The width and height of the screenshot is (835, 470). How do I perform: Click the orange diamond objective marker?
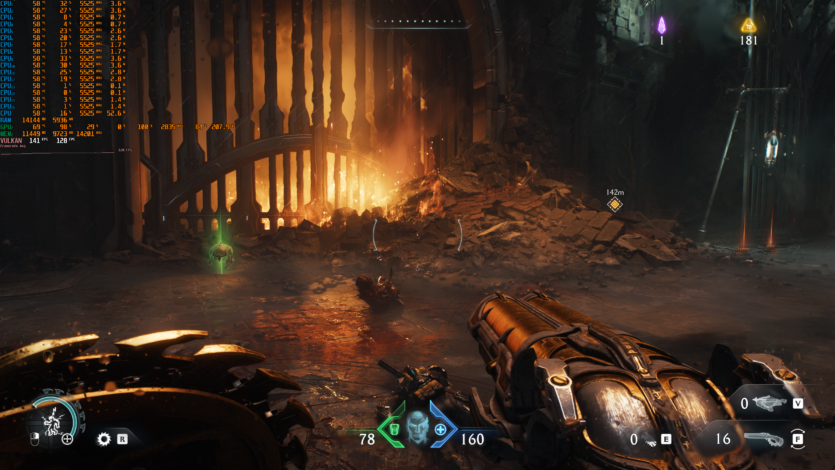click(614, 205)
